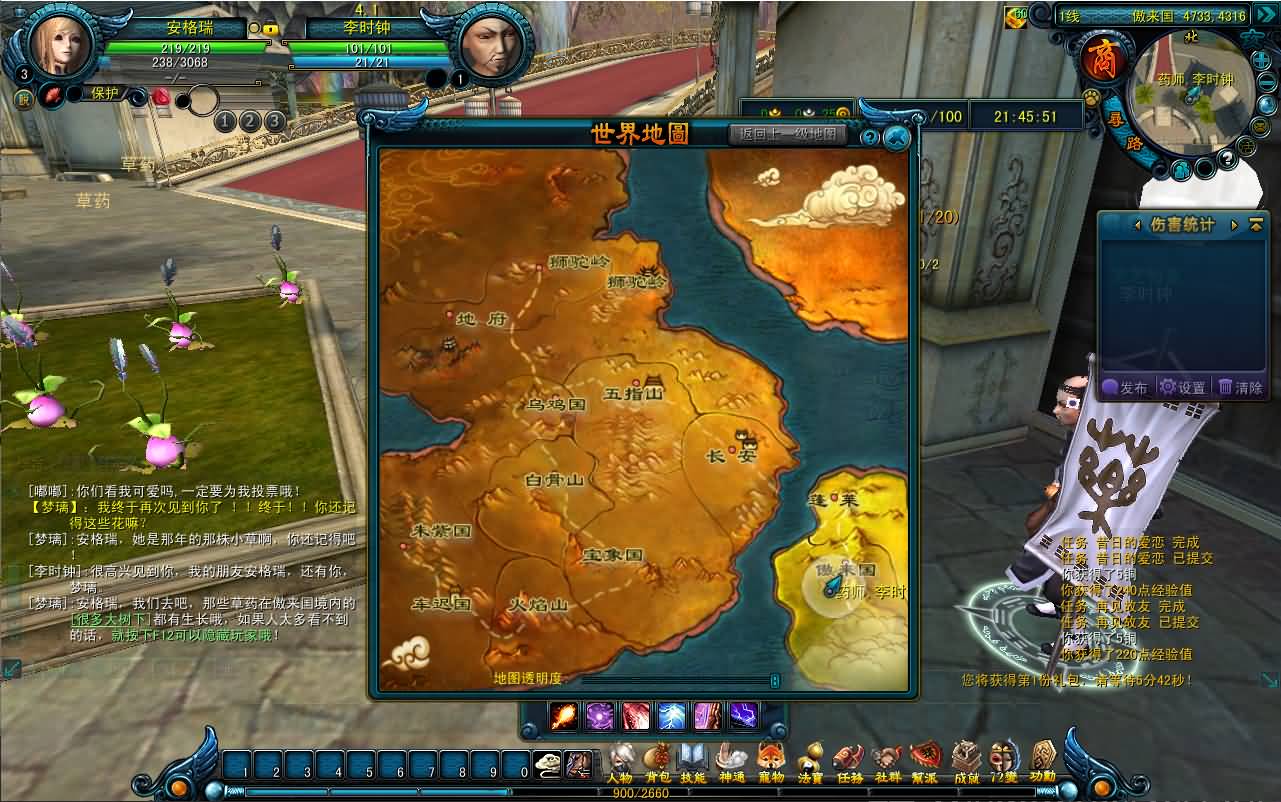
Task: Activate the fireball skill icon
Action: (x=565, y=716)
